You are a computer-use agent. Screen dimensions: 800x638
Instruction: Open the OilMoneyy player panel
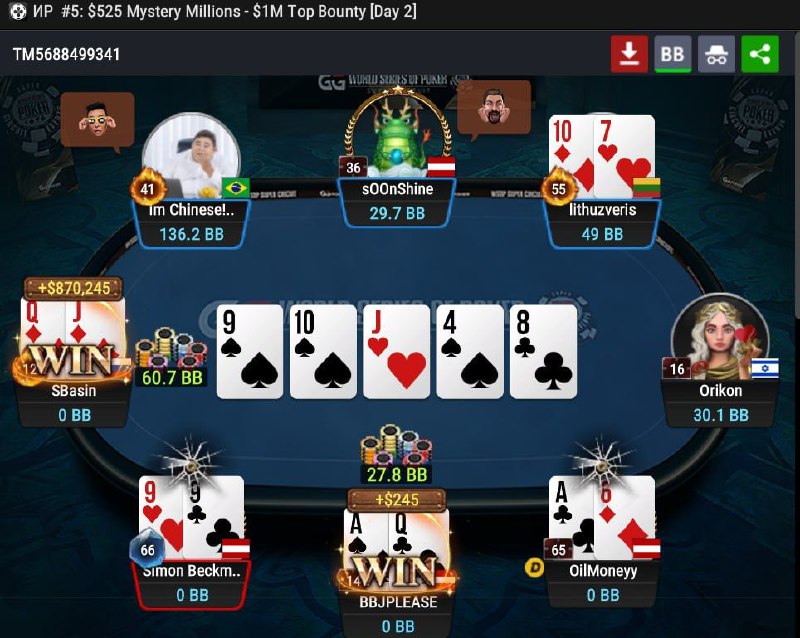click(x=603, y=583)
